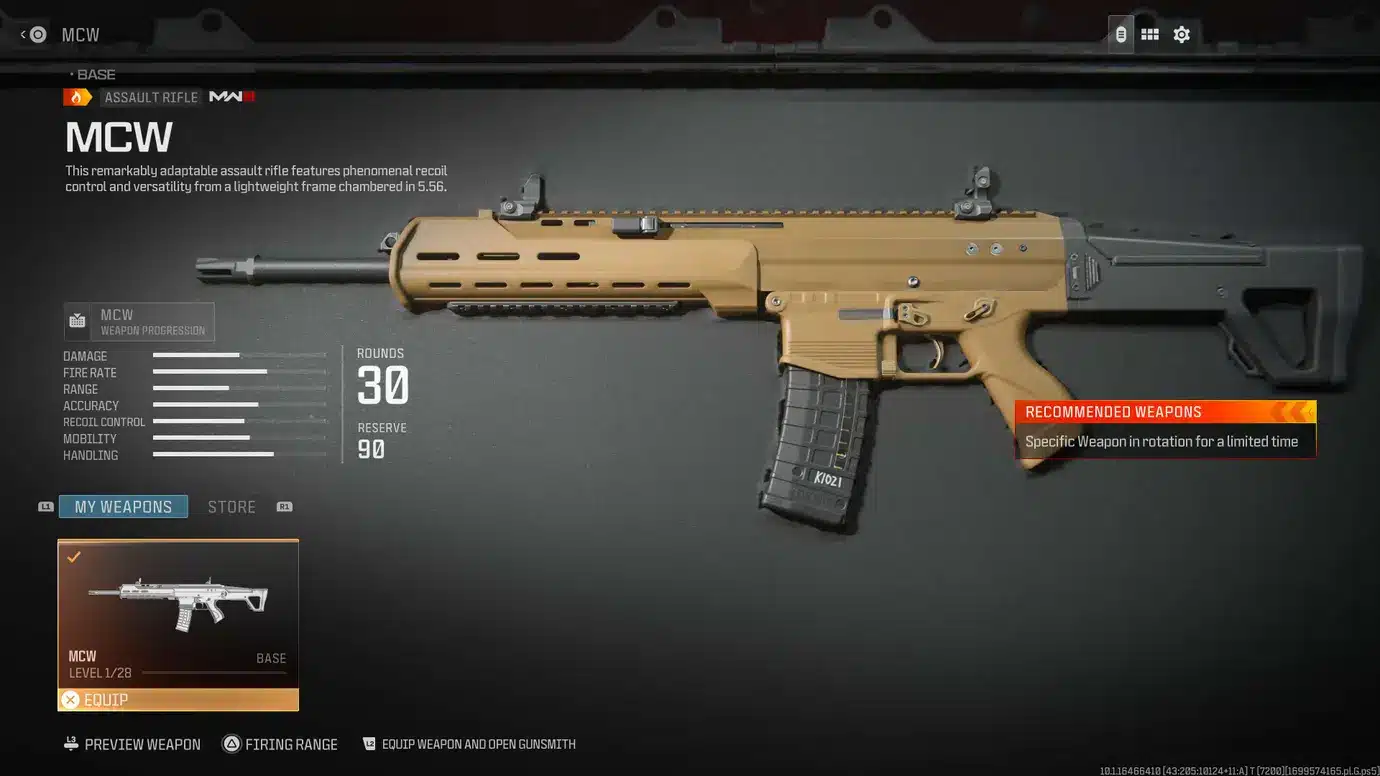Screen dimensions: 1380x776
Task: Toggle the L1 My Weapons shortcut
Action: (x=45, y=506)
